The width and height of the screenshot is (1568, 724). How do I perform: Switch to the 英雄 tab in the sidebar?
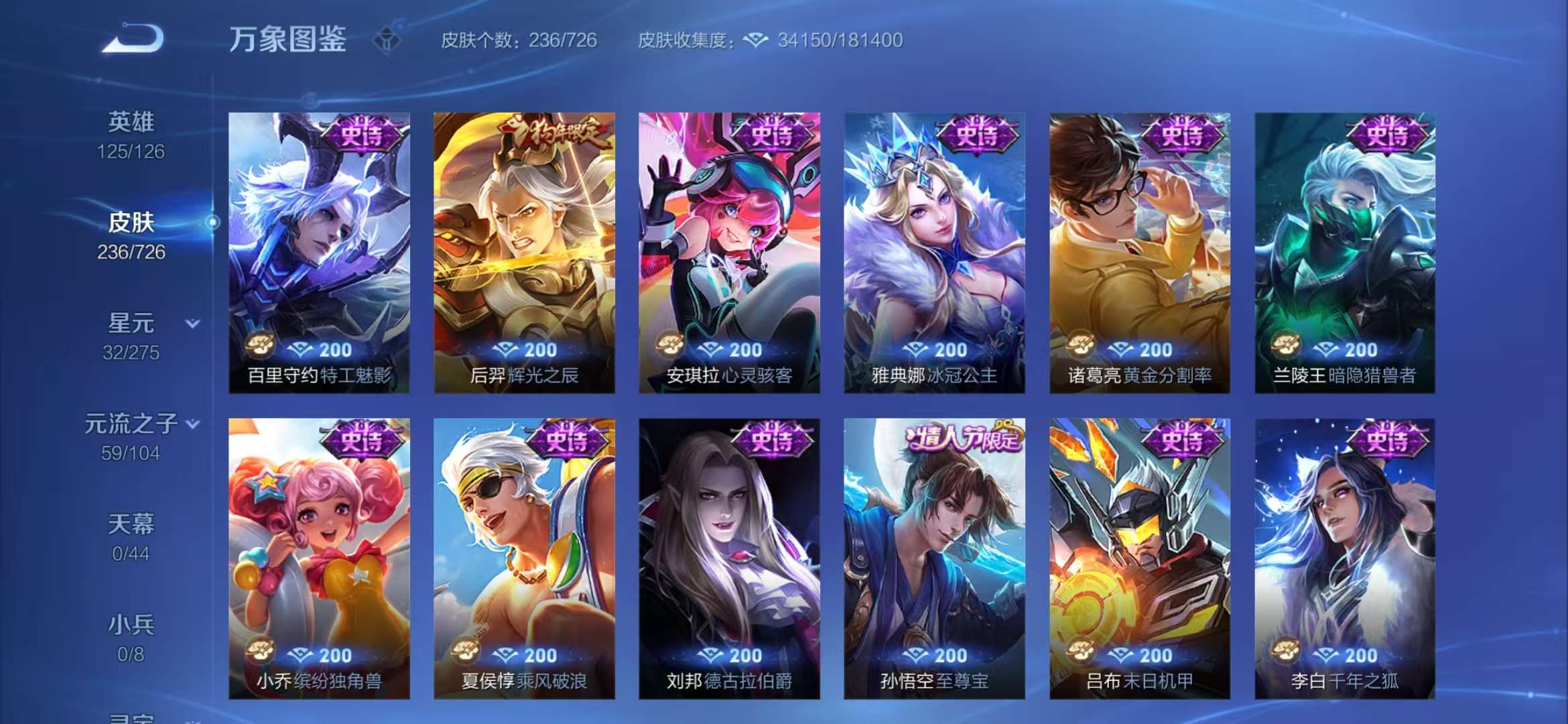(x=131, y=121)
